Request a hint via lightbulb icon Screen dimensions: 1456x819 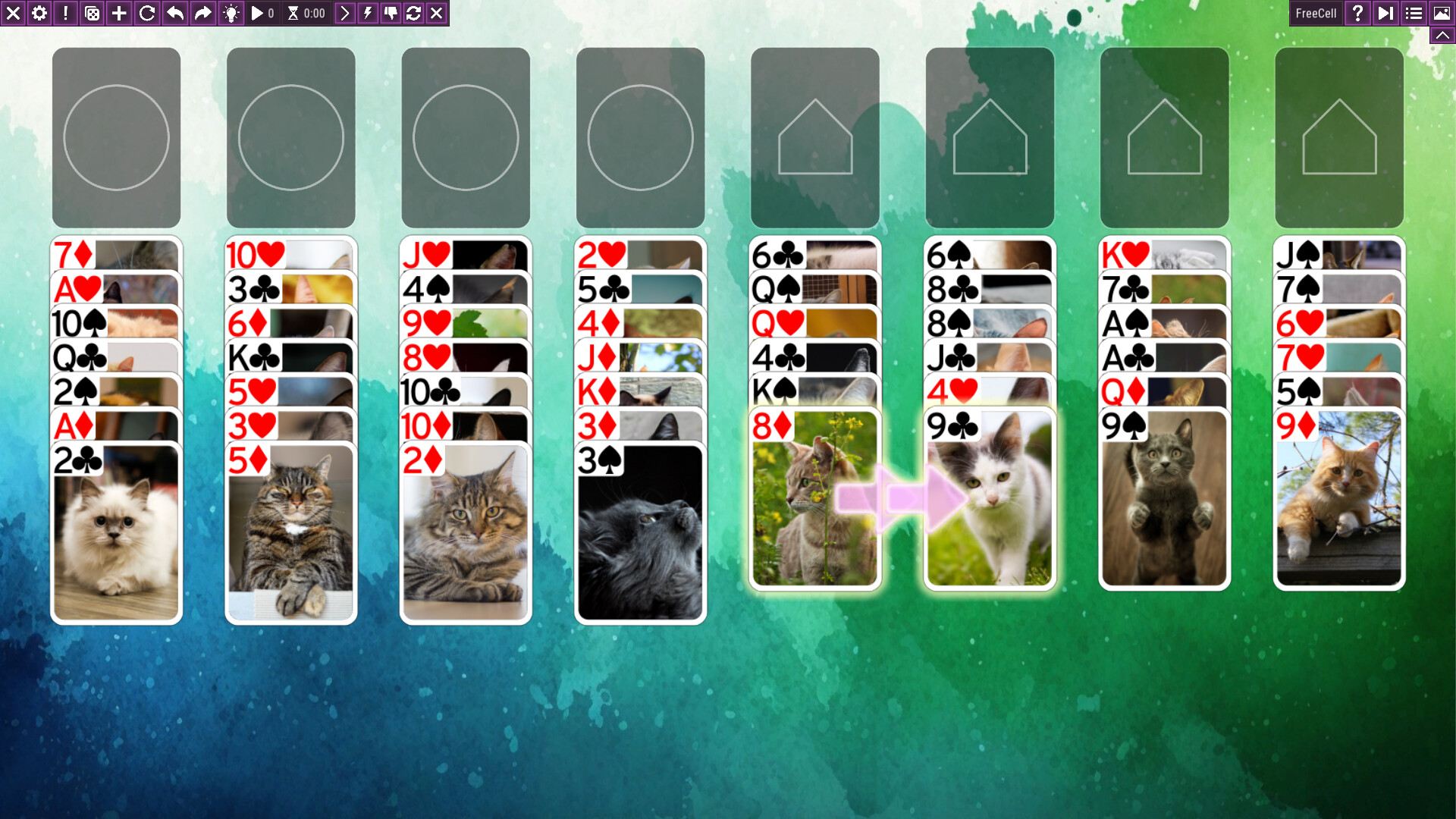click(x=231, y=13)
